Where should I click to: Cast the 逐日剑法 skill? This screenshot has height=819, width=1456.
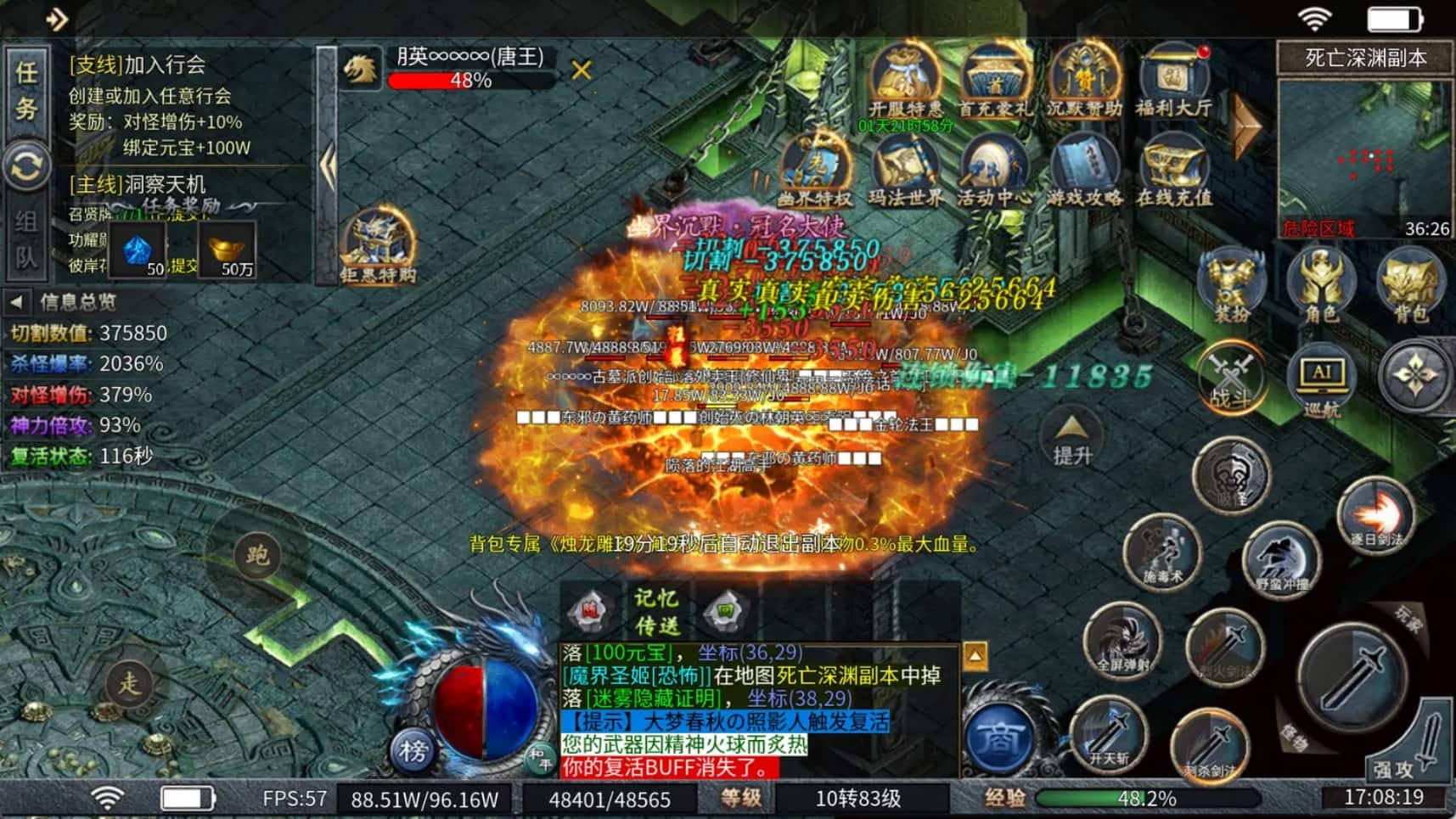tap(1376, 514)
